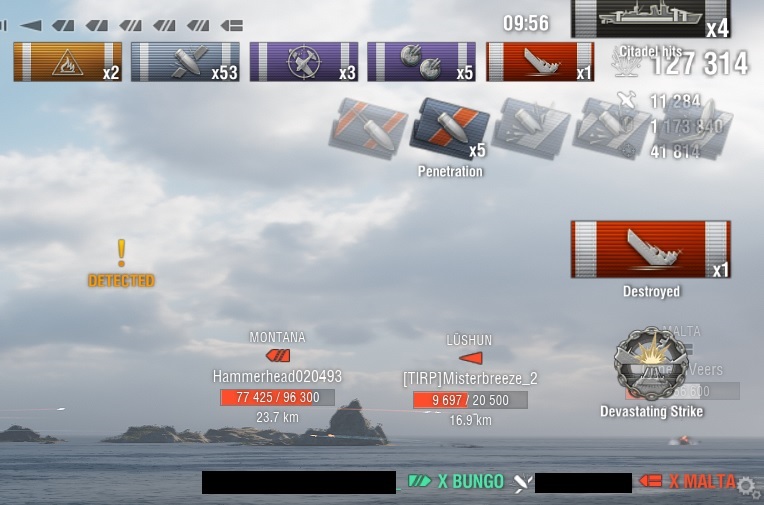
Task: Select the shell hits ribbon showing x53
Action: pos(186,62)
